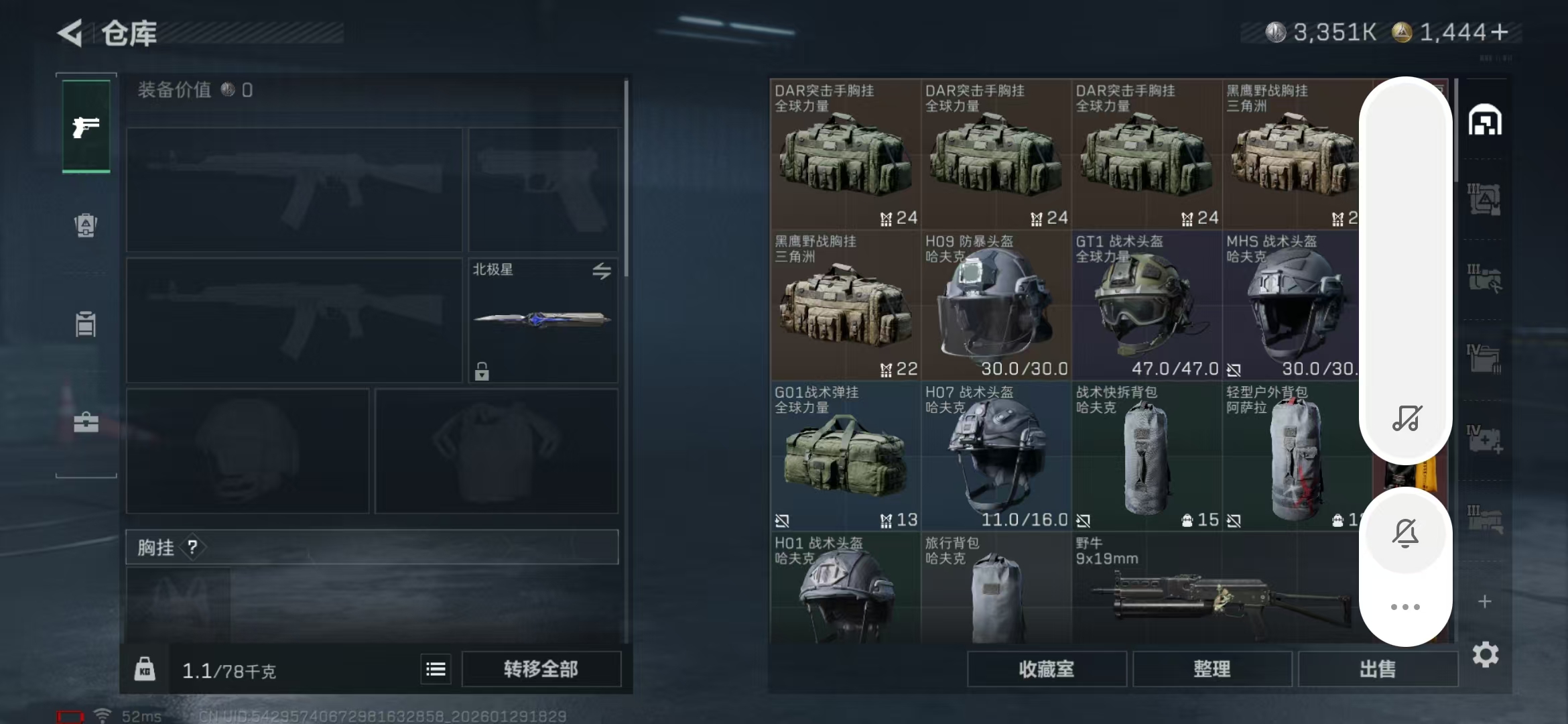Toggle the list view icon beside 转移全部
1568x724 pixels.
pos(436,669)
